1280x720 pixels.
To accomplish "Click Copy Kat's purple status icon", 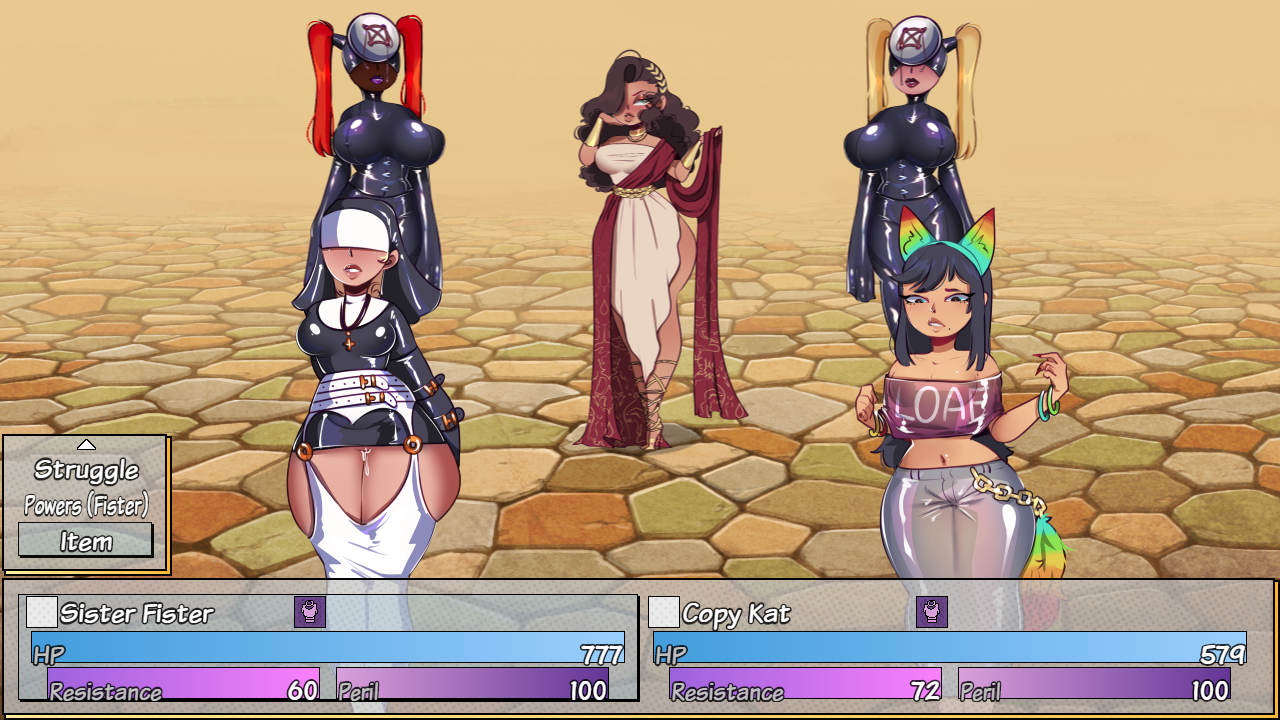I will coord(932,611).
